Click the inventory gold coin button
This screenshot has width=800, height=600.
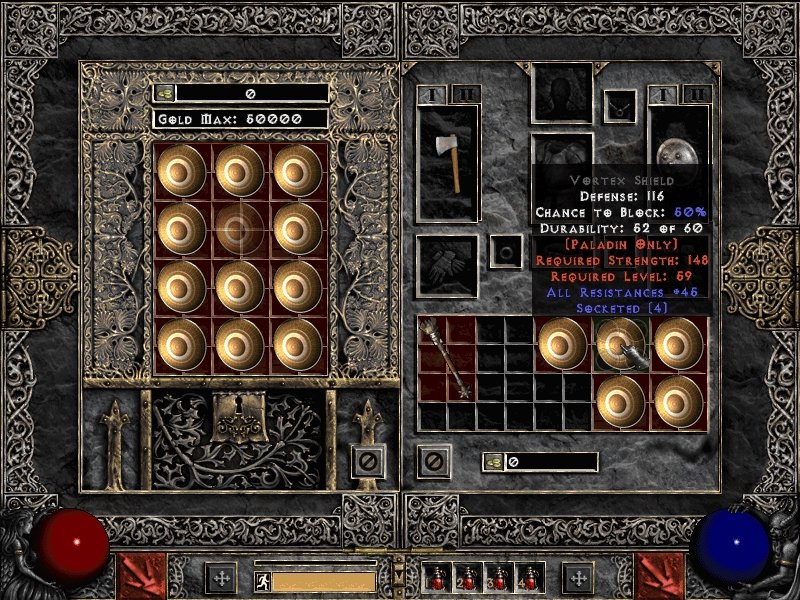(493, 462)
